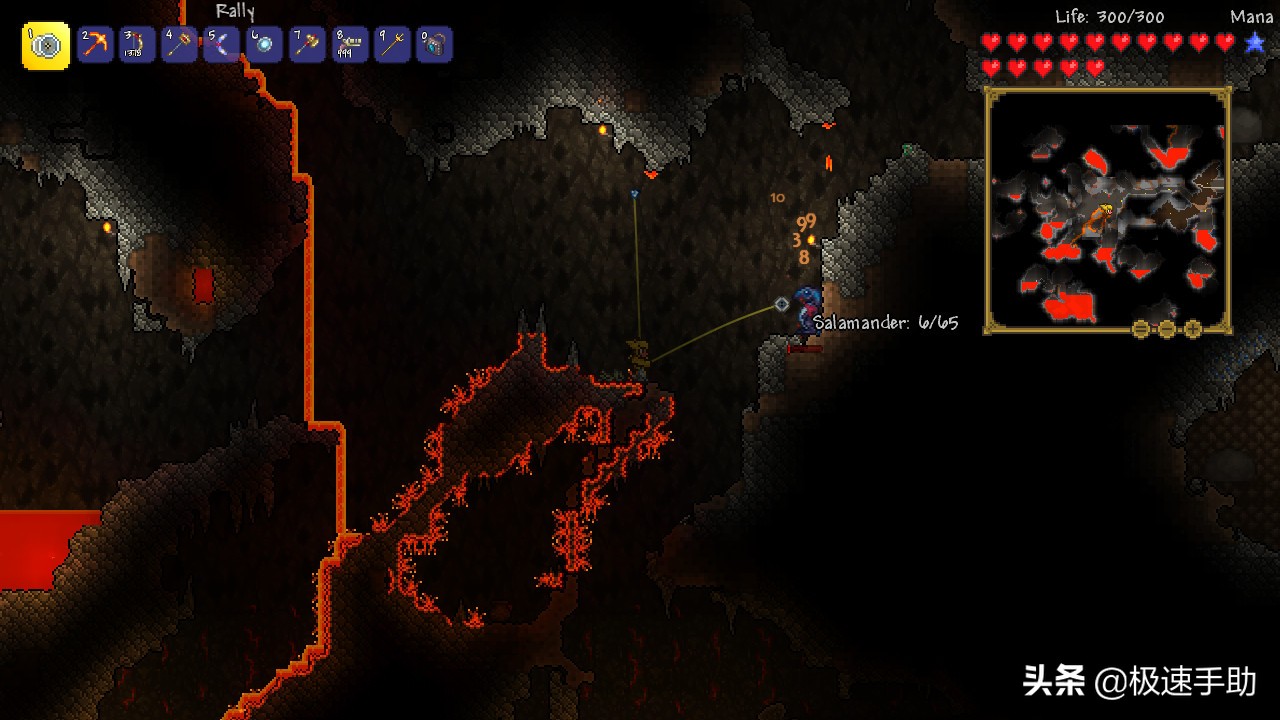Select the curved boomerang in slot 5

(221, 45)
